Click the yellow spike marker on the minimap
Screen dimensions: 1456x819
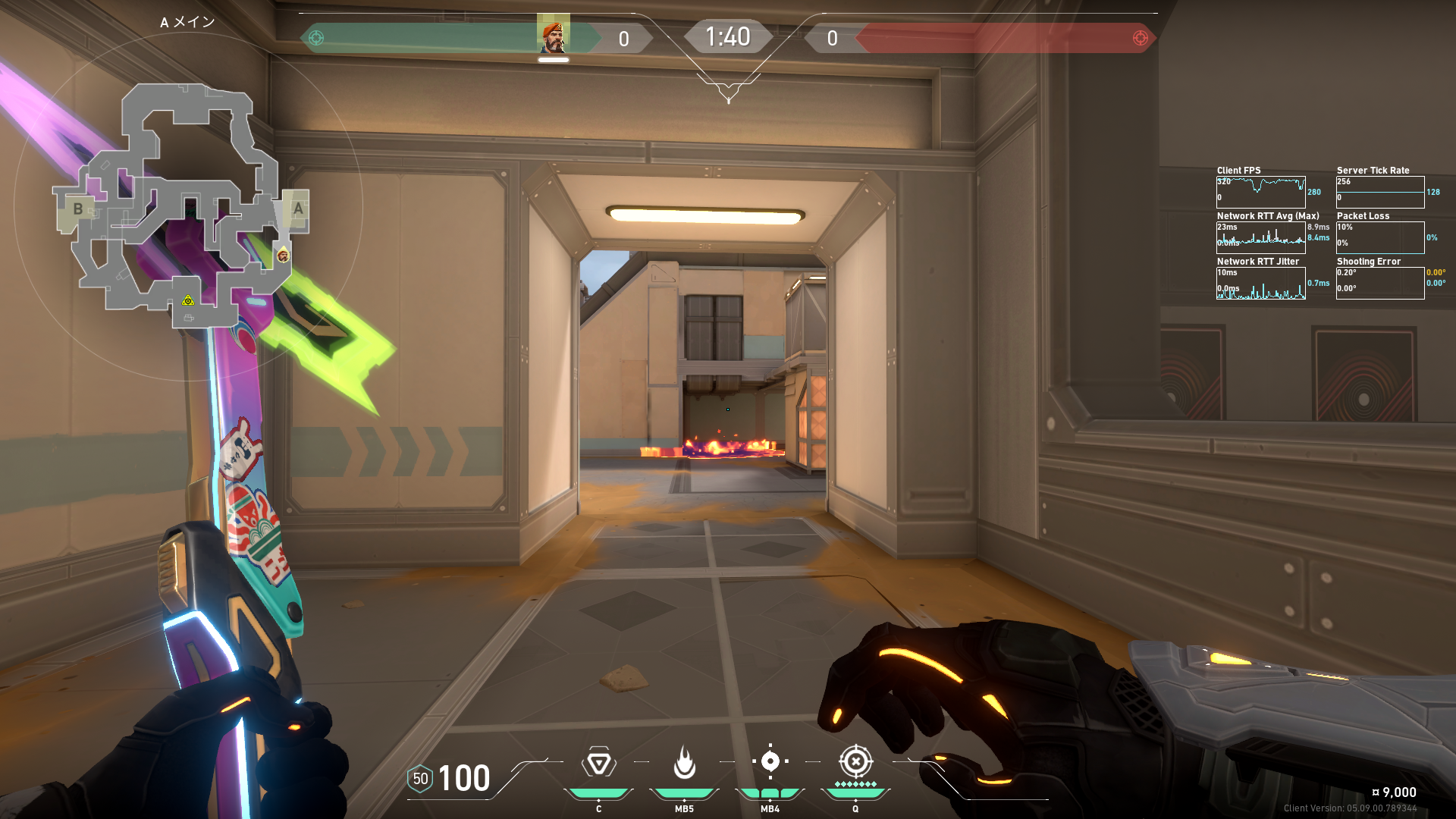188,301
